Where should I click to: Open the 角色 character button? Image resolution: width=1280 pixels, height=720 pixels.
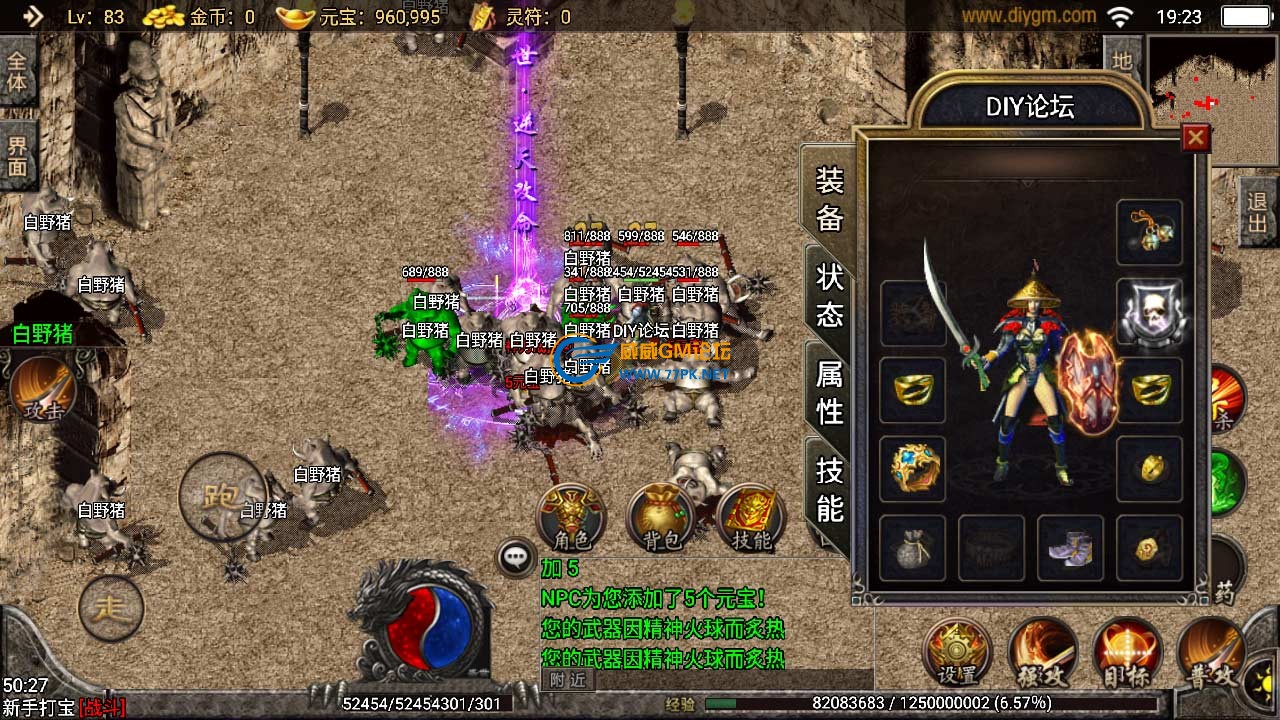click(x=571, y=518)
